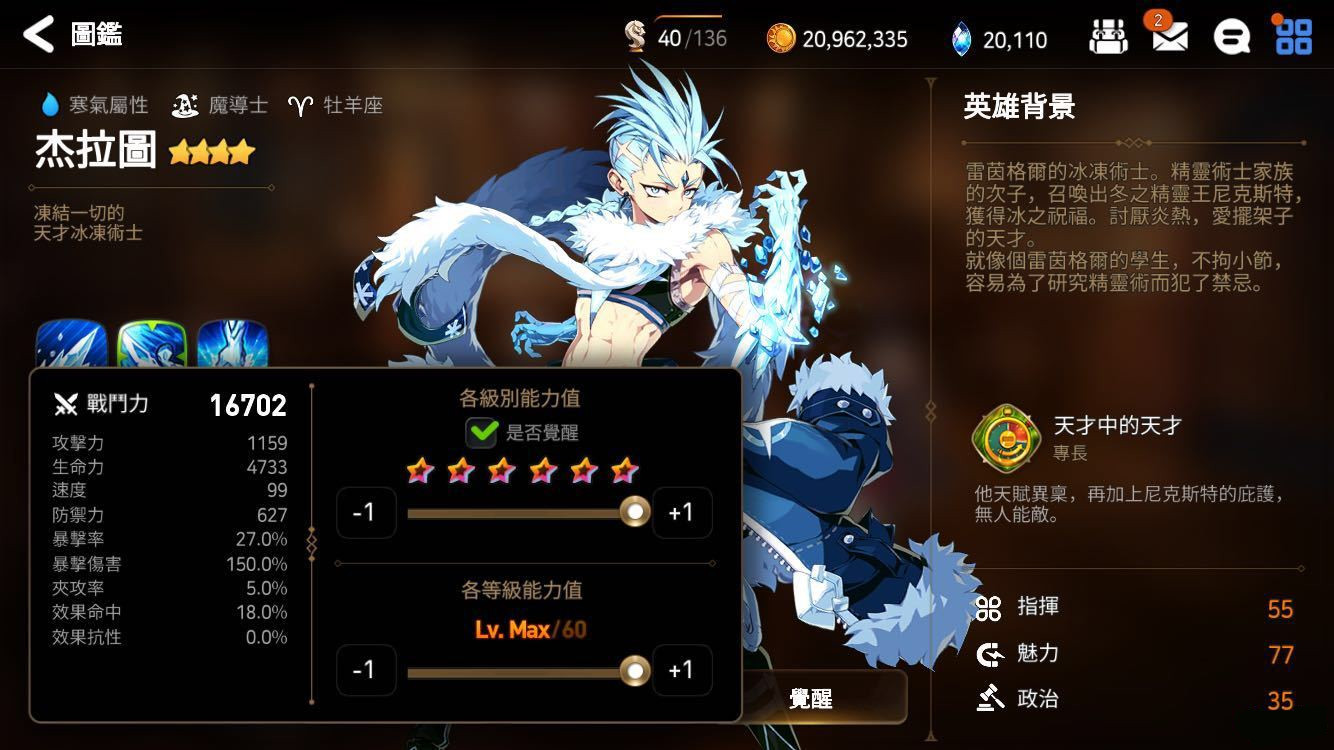Click -1 next to the level slider
The width and height of the screenshot is (1334, 750).
(x=367, y=670)
